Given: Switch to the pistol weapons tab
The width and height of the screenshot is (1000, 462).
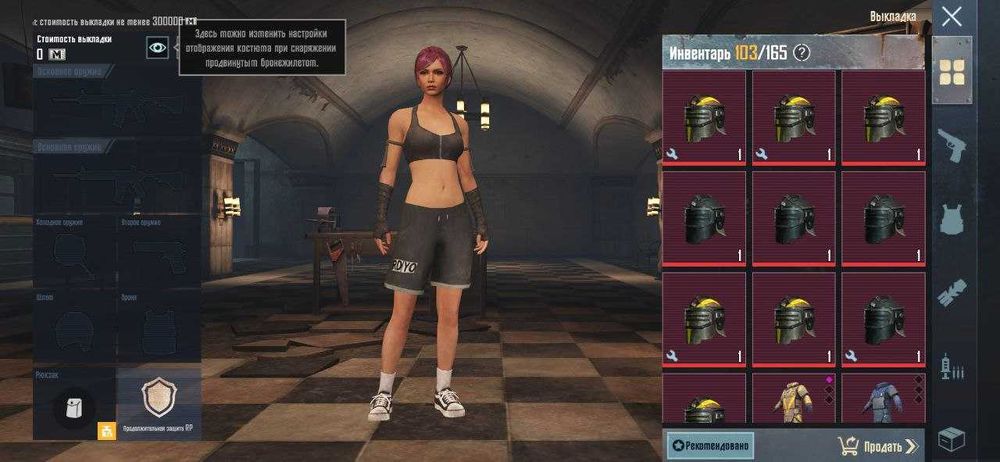Looking at the screenshot, I should tap(952, 146).
